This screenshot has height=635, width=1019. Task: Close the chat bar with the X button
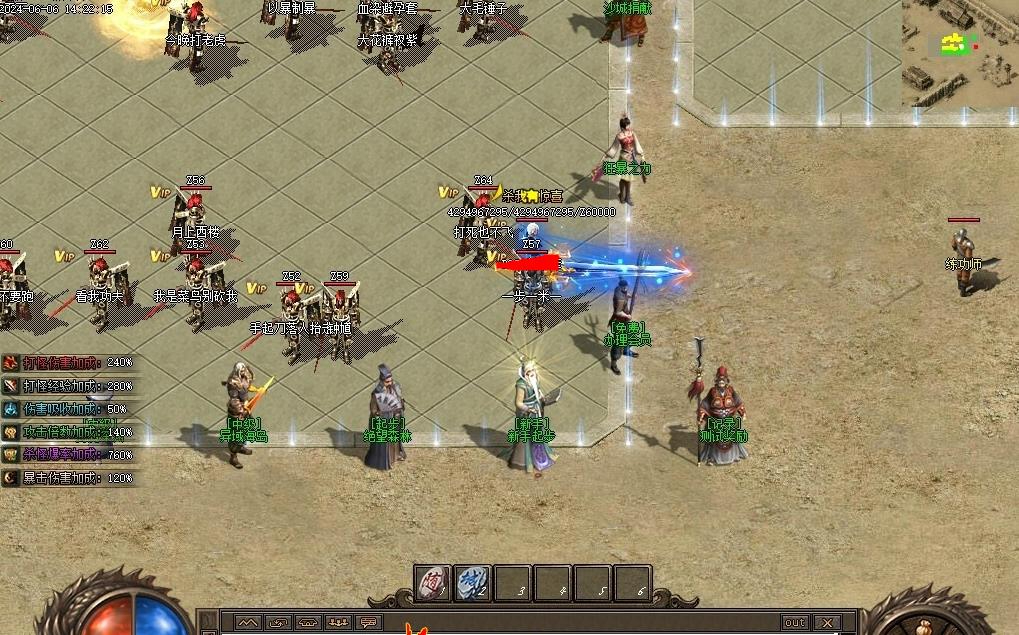click(x=826, y=623)
